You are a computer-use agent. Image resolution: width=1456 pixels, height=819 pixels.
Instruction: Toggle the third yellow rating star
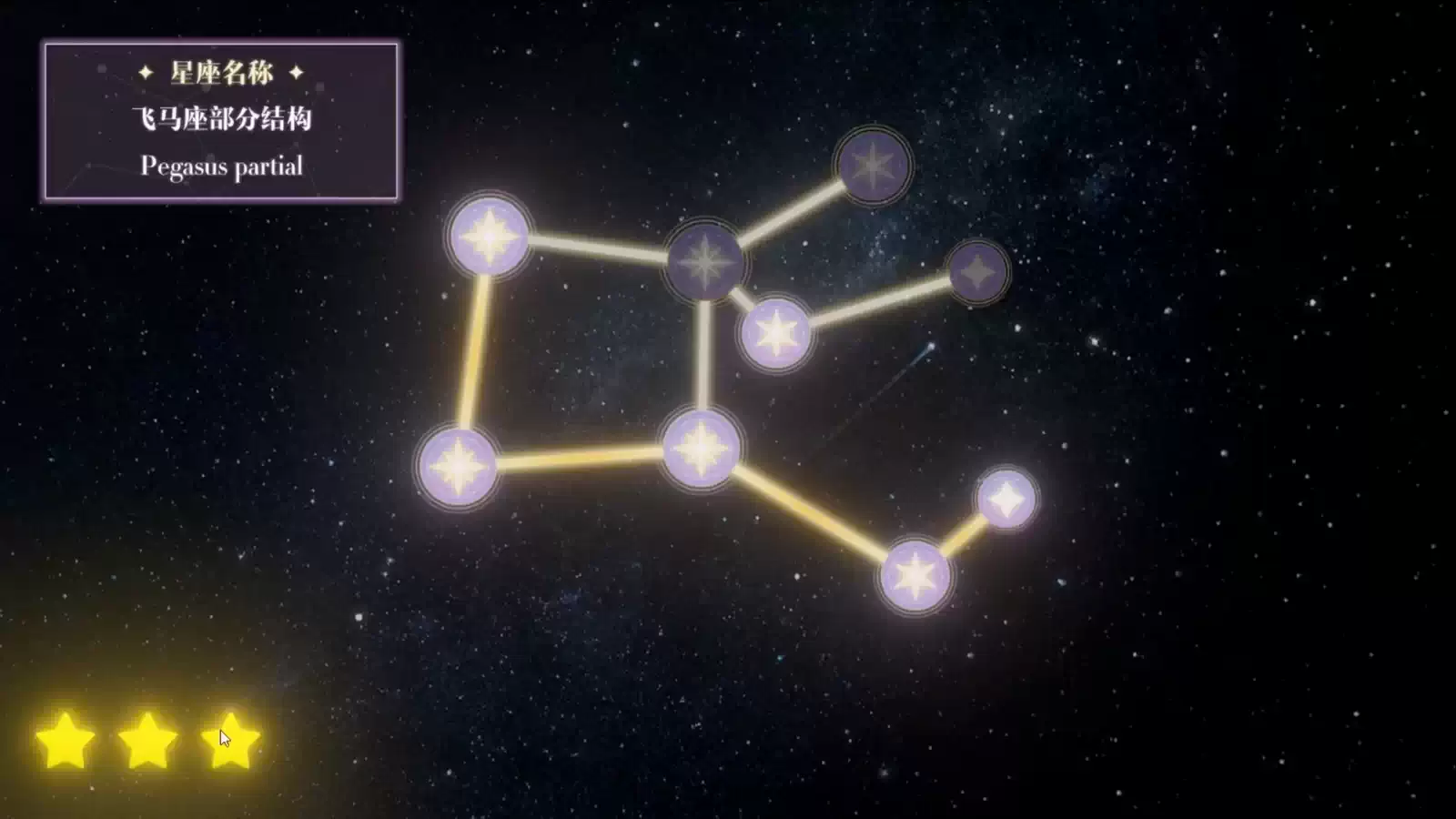pos(227,742)
